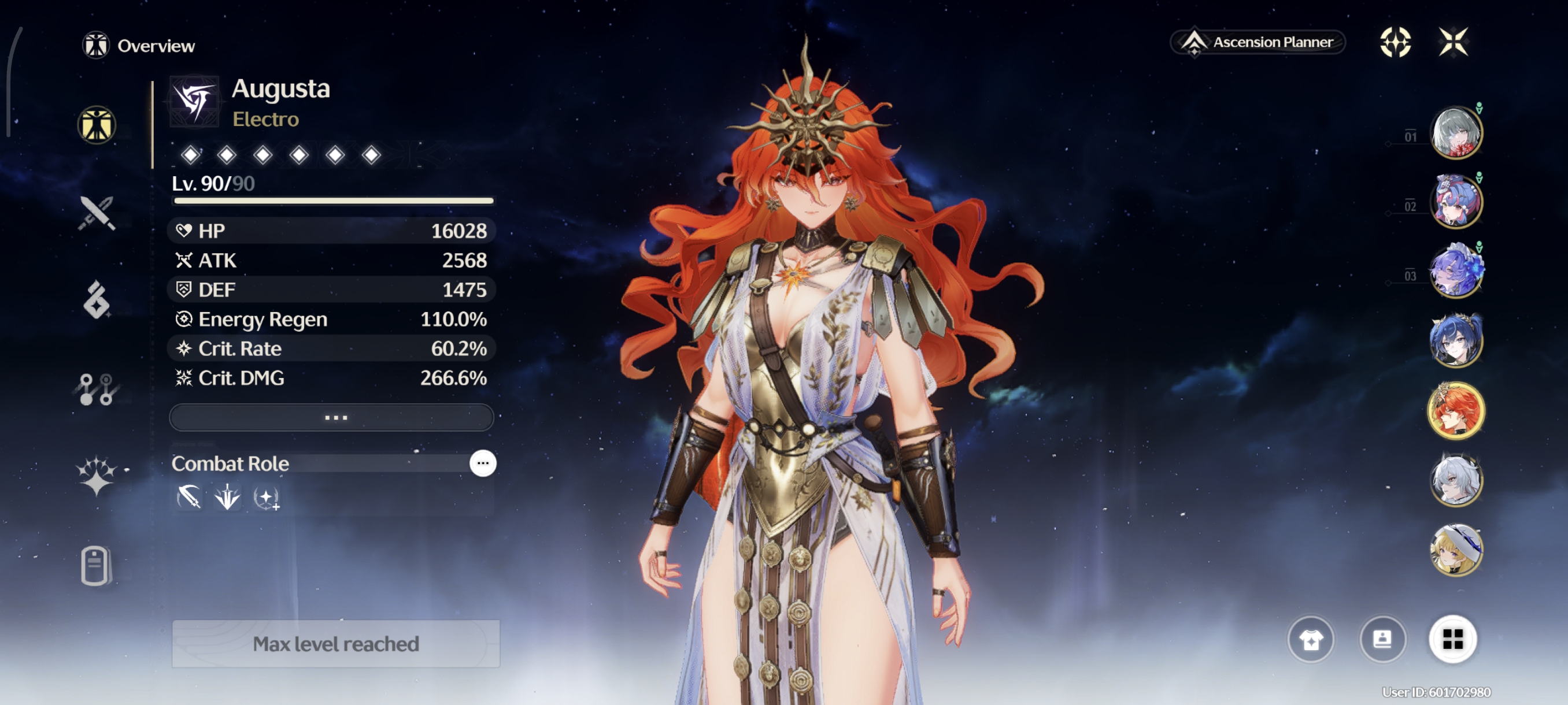The width and height of the screenshot is (1568, 705).
Task: Close the character overview screen
Action: 1453,42
